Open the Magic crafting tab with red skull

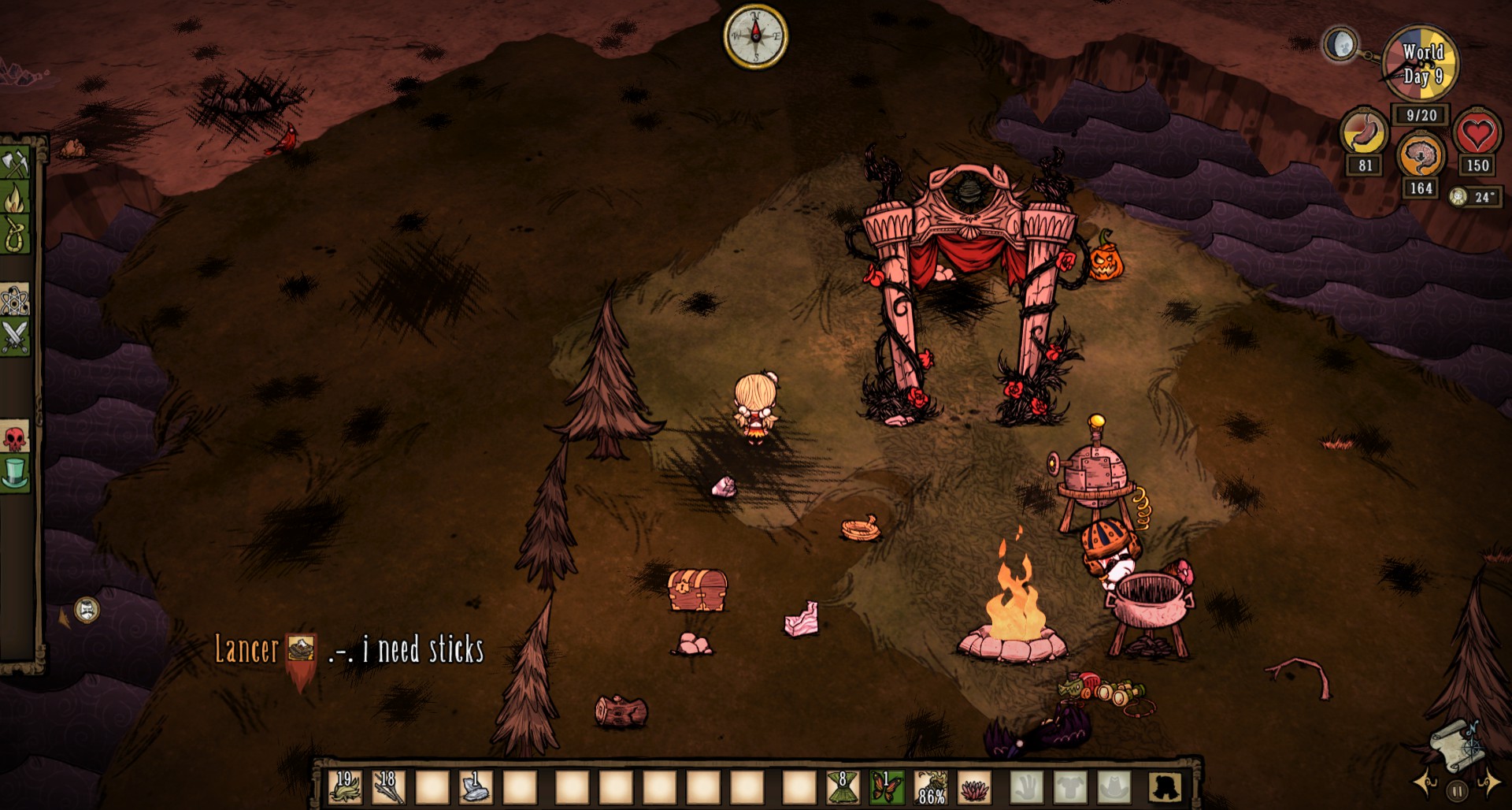pyautogui.click(x=15, y=438)
